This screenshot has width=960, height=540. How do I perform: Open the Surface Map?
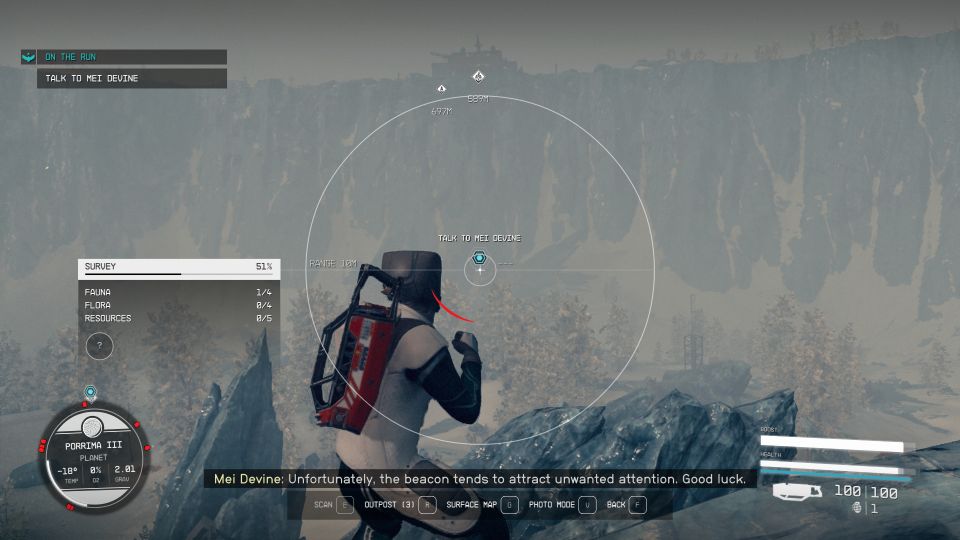pyautogui.click(x=481, y=505)
